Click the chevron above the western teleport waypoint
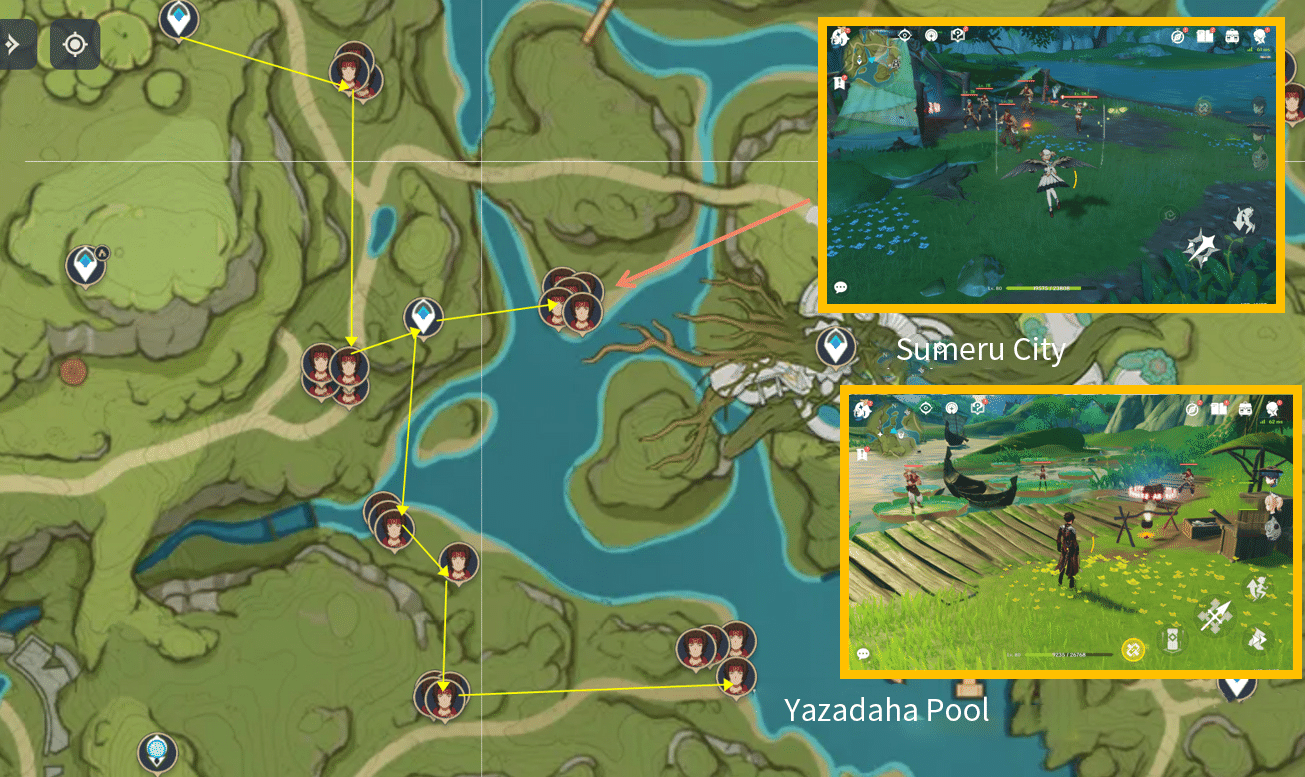The height and width of the screenshot is (777, 1305). coord(103,253)
